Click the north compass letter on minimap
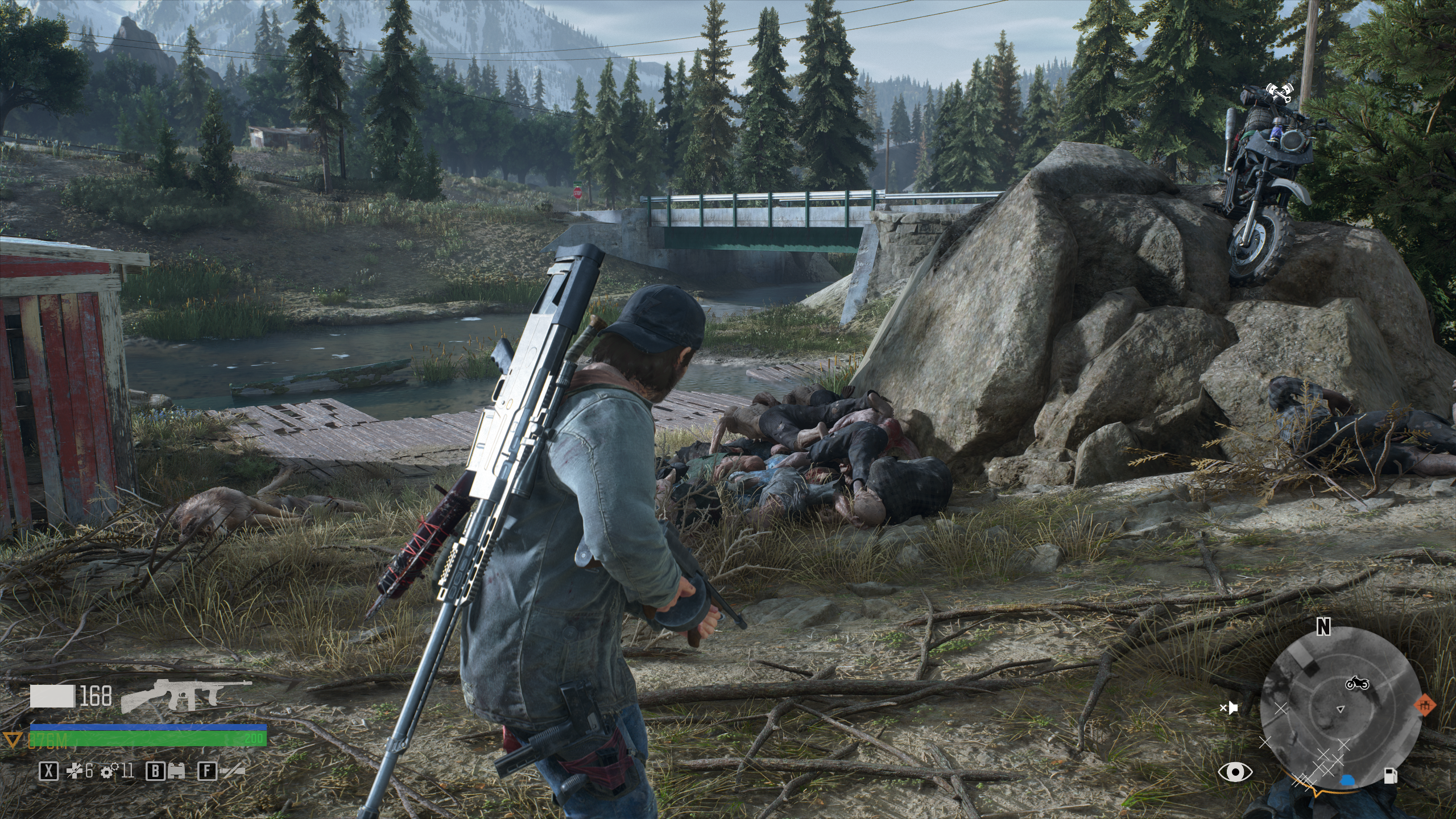Viewport: 1456px width, 819px height. coord(1324,627)
